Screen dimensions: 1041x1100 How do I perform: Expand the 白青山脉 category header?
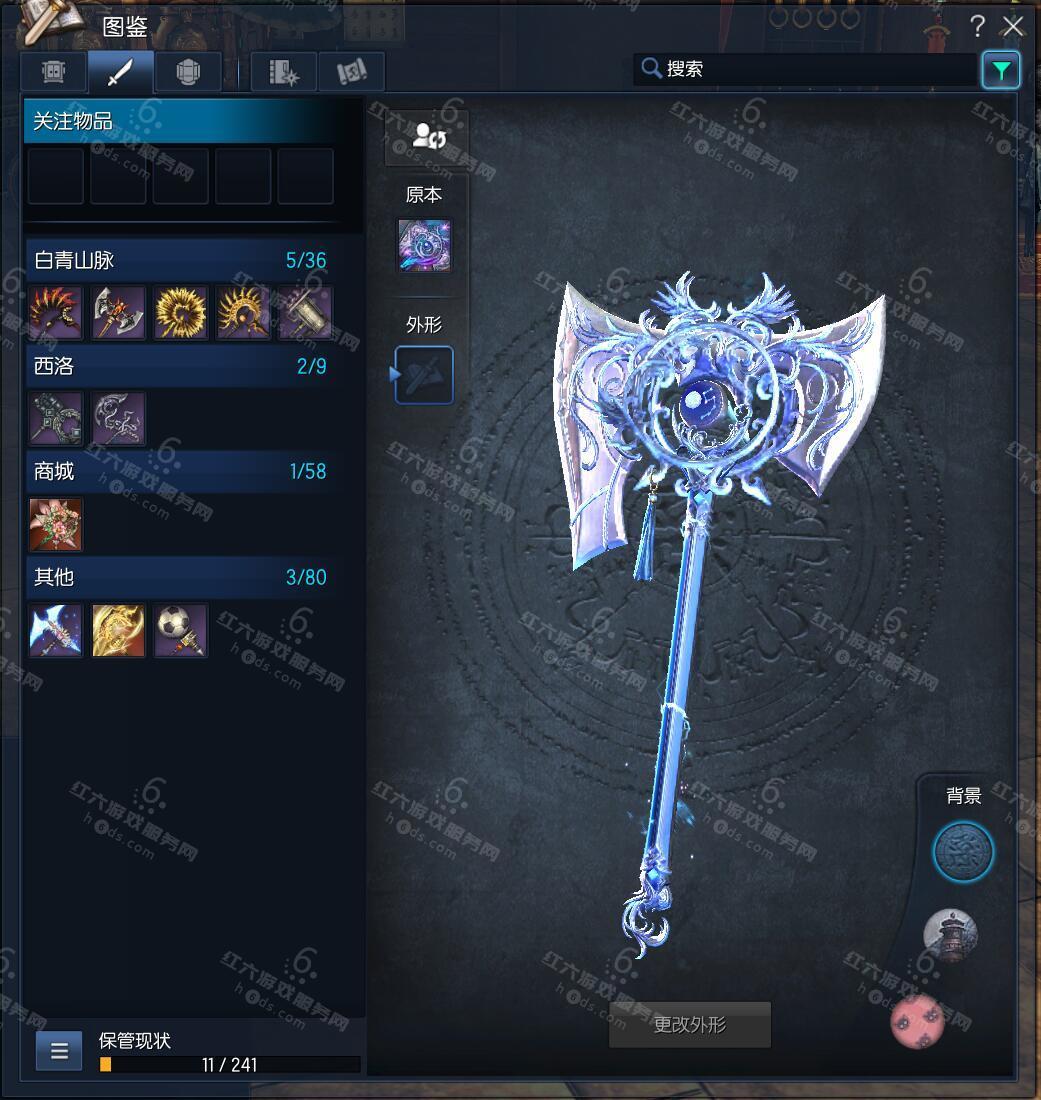(x=180, y=260)
